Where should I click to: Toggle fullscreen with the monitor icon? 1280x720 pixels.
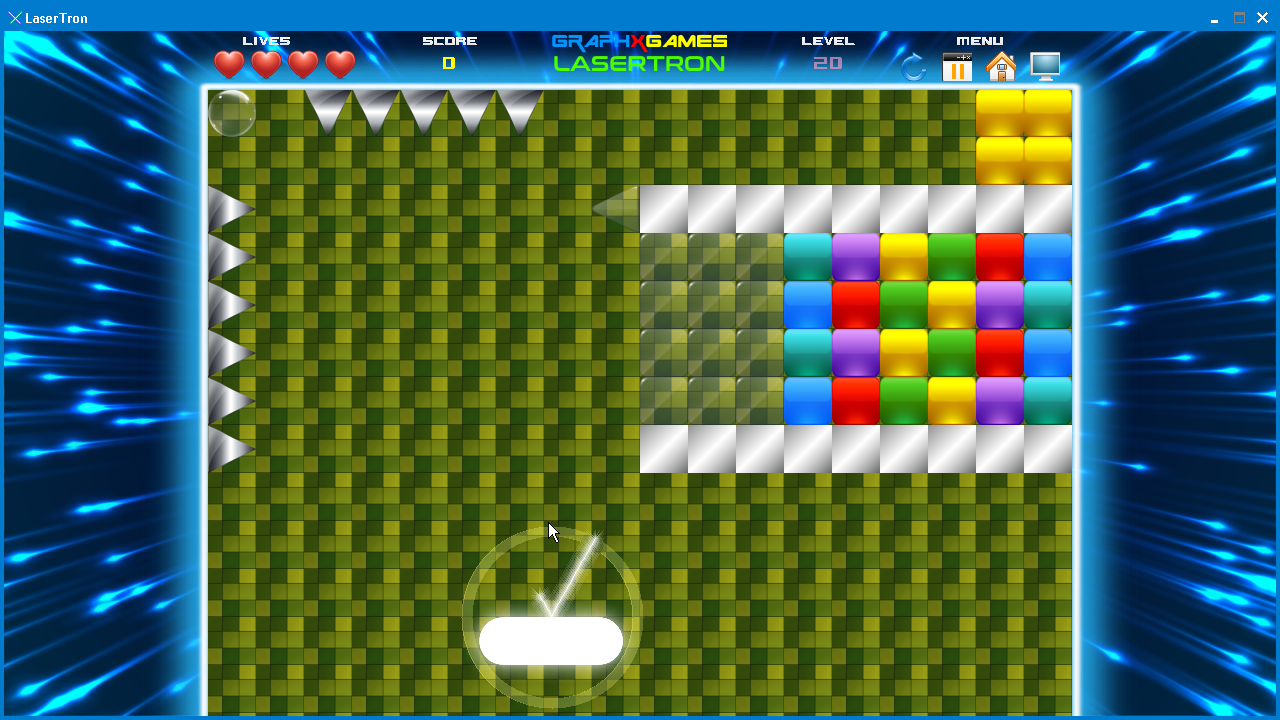[1045, 66]
